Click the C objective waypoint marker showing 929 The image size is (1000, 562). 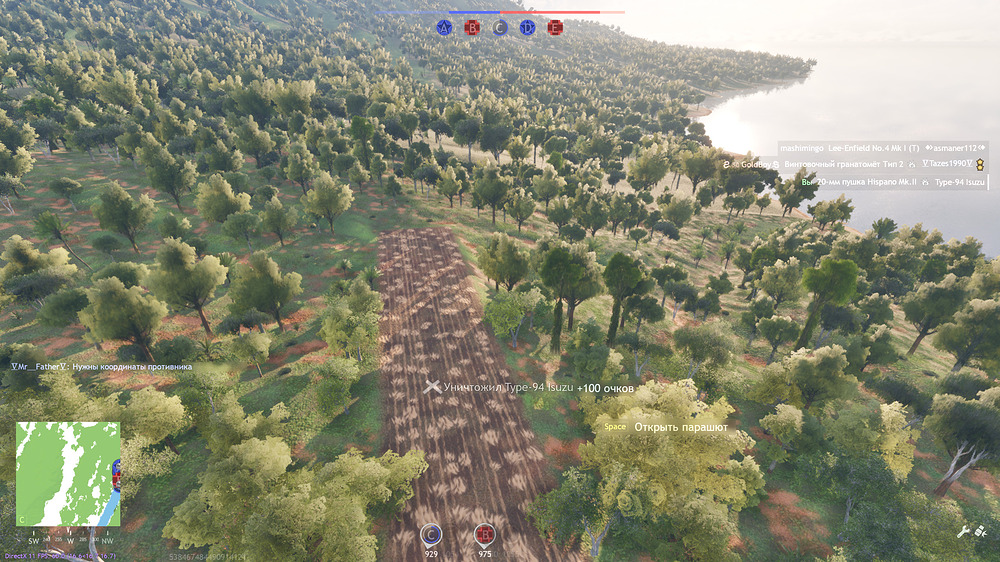[x=431, y=534]
